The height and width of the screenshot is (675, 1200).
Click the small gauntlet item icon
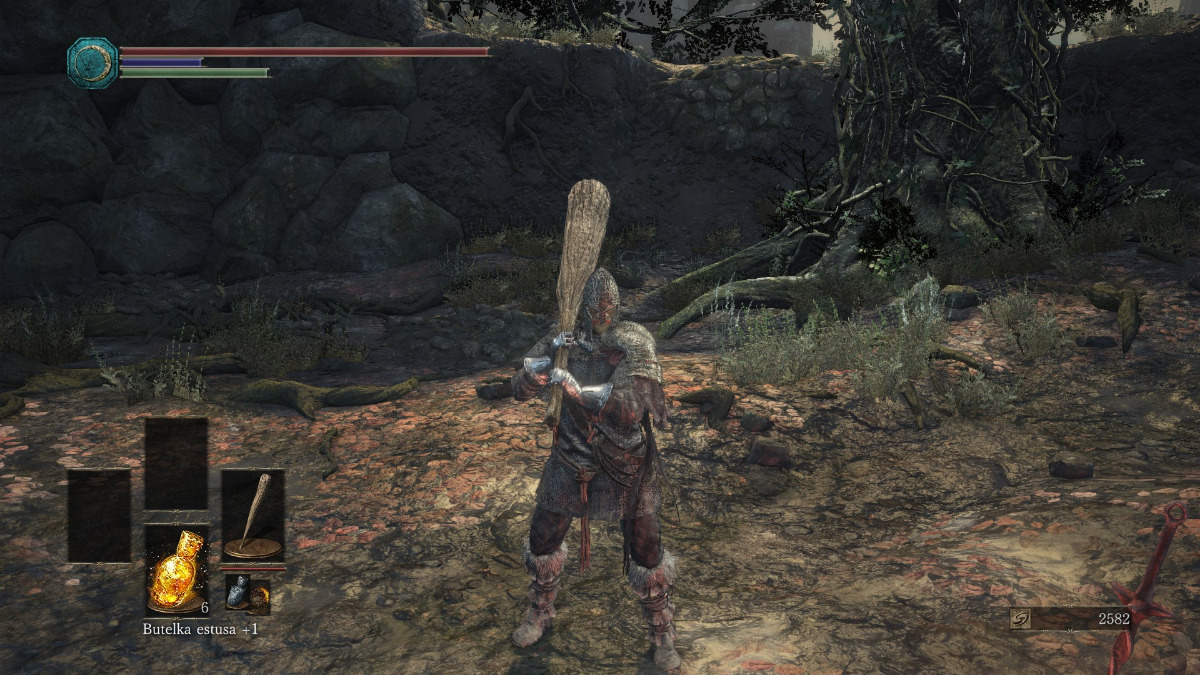[236, 592]
